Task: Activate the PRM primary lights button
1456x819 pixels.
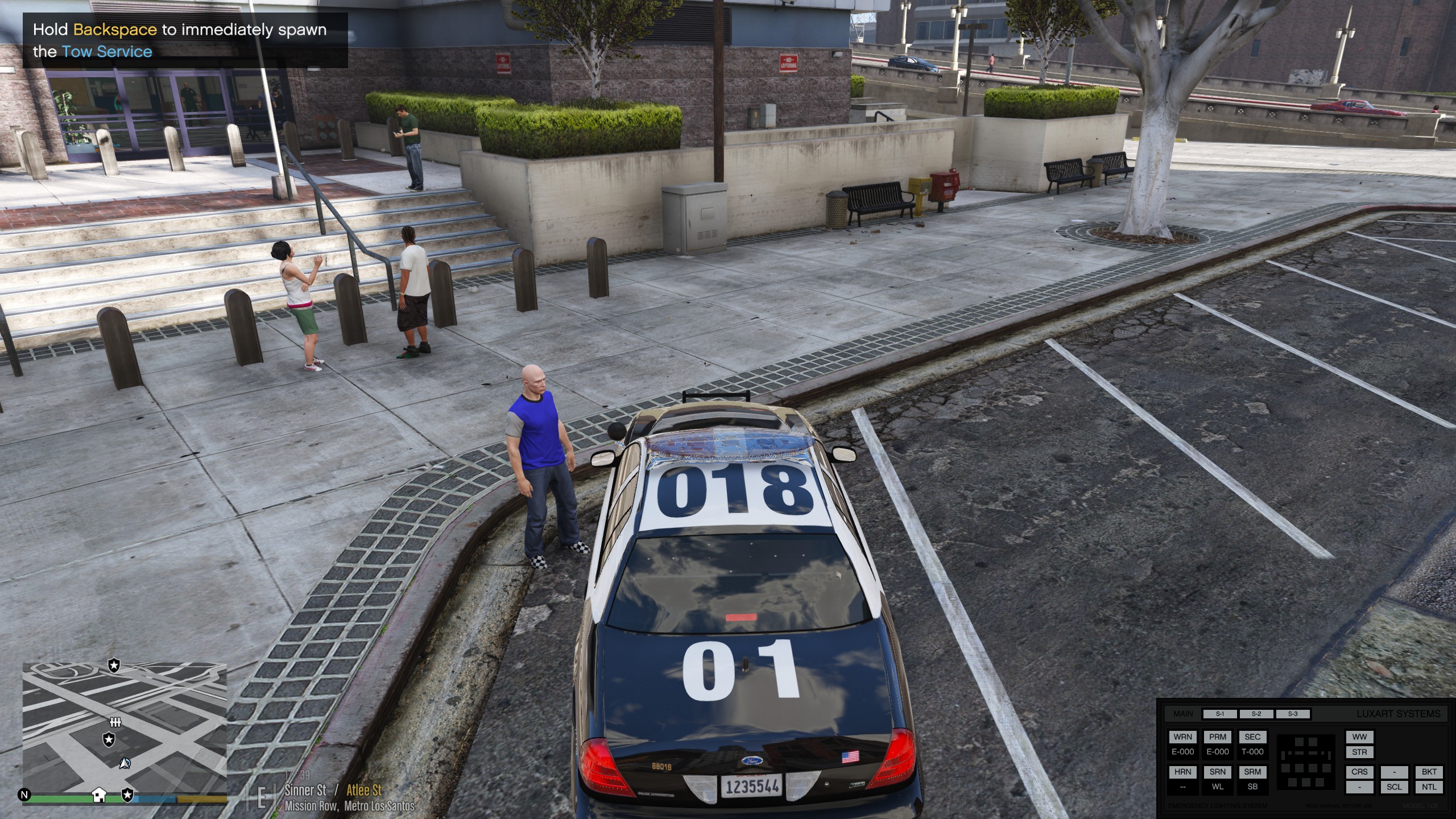Action: click(x=1218, y=737)
